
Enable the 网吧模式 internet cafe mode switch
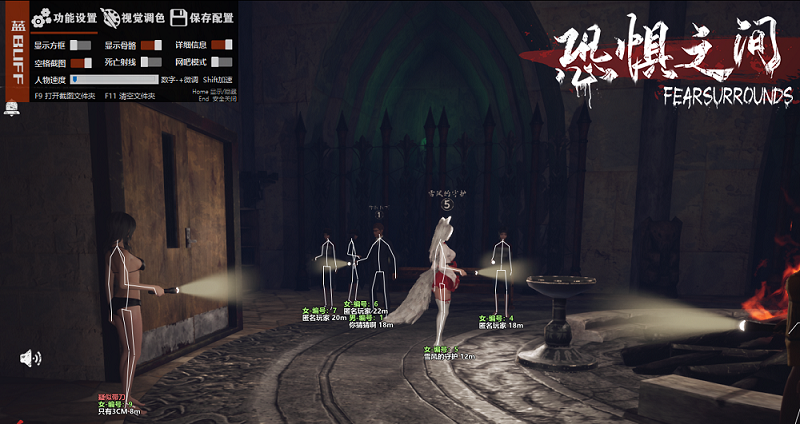(x=221, y=62)
